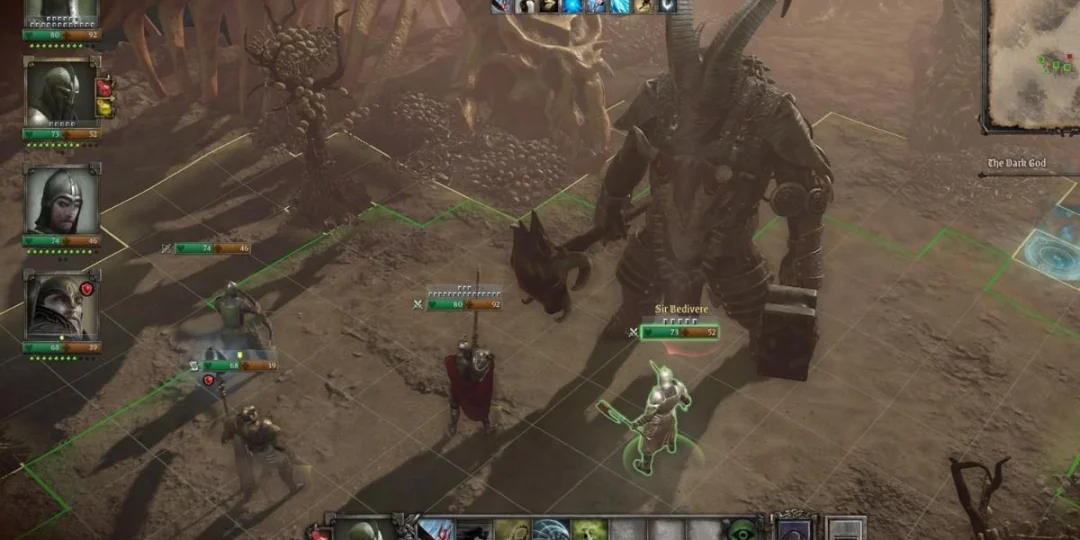Activate the green skull ability
The image size is (1080, 540).
point(589,530)
